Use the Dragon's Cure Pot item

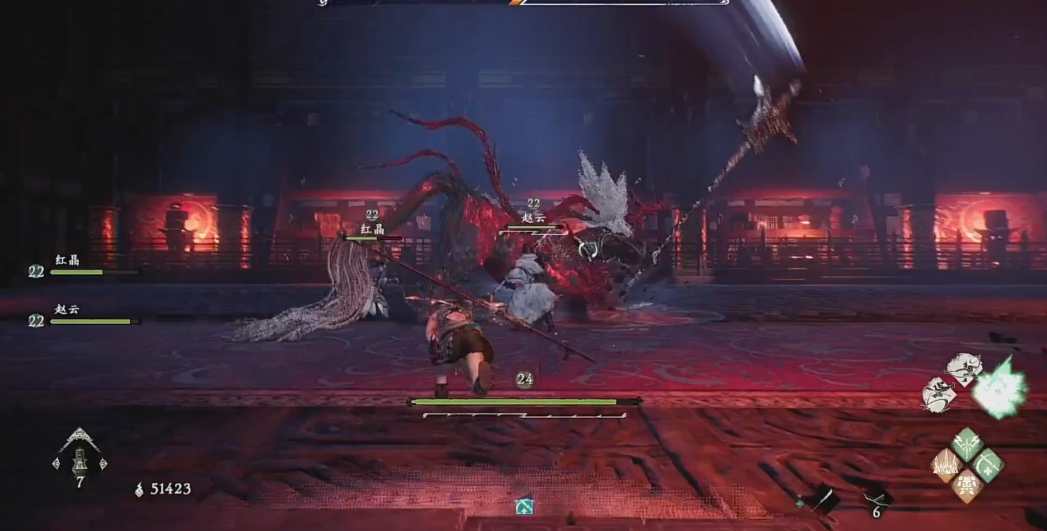(79, 460)
